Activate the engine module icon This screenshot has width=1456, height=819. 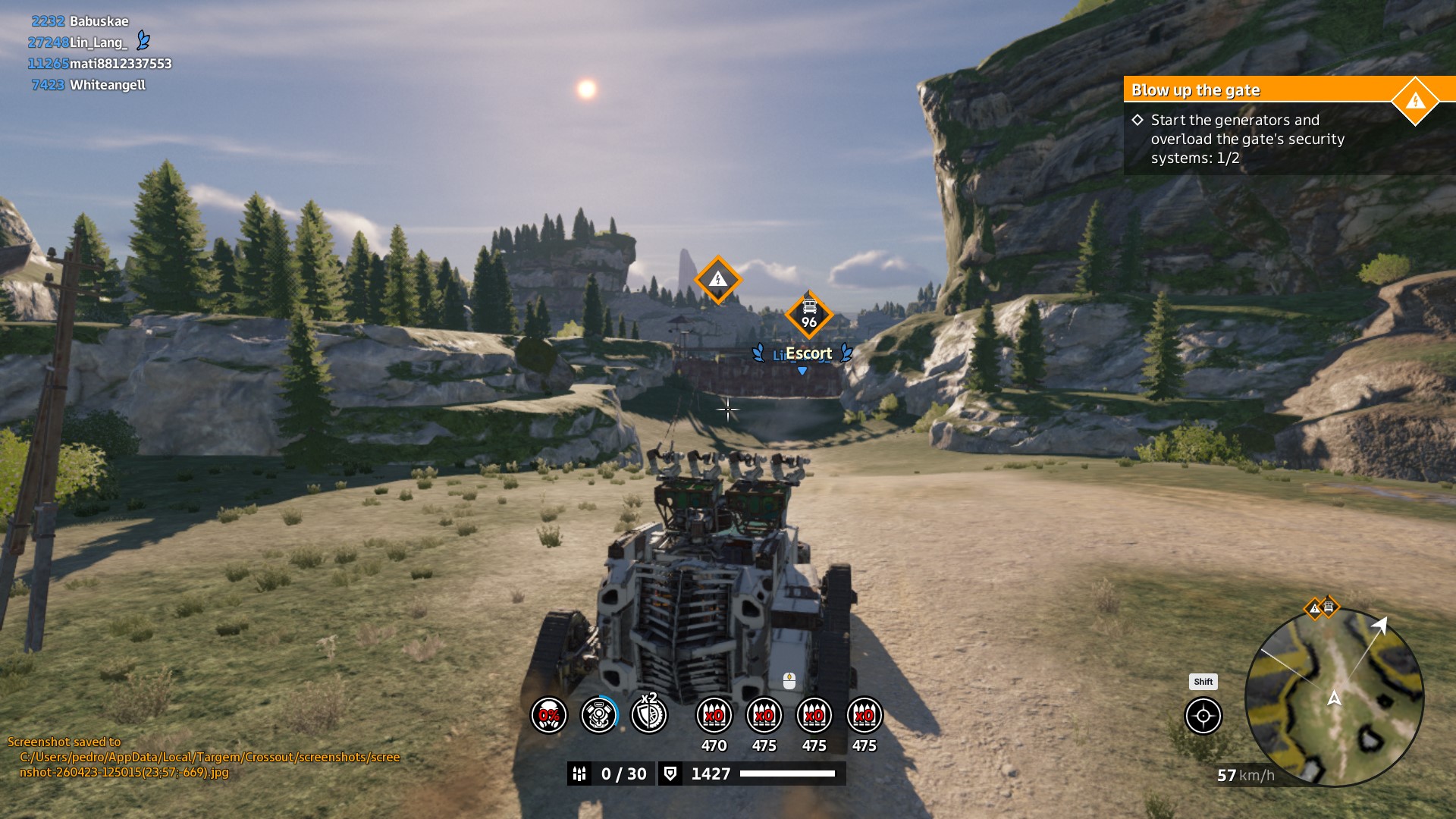coord(599,715)
